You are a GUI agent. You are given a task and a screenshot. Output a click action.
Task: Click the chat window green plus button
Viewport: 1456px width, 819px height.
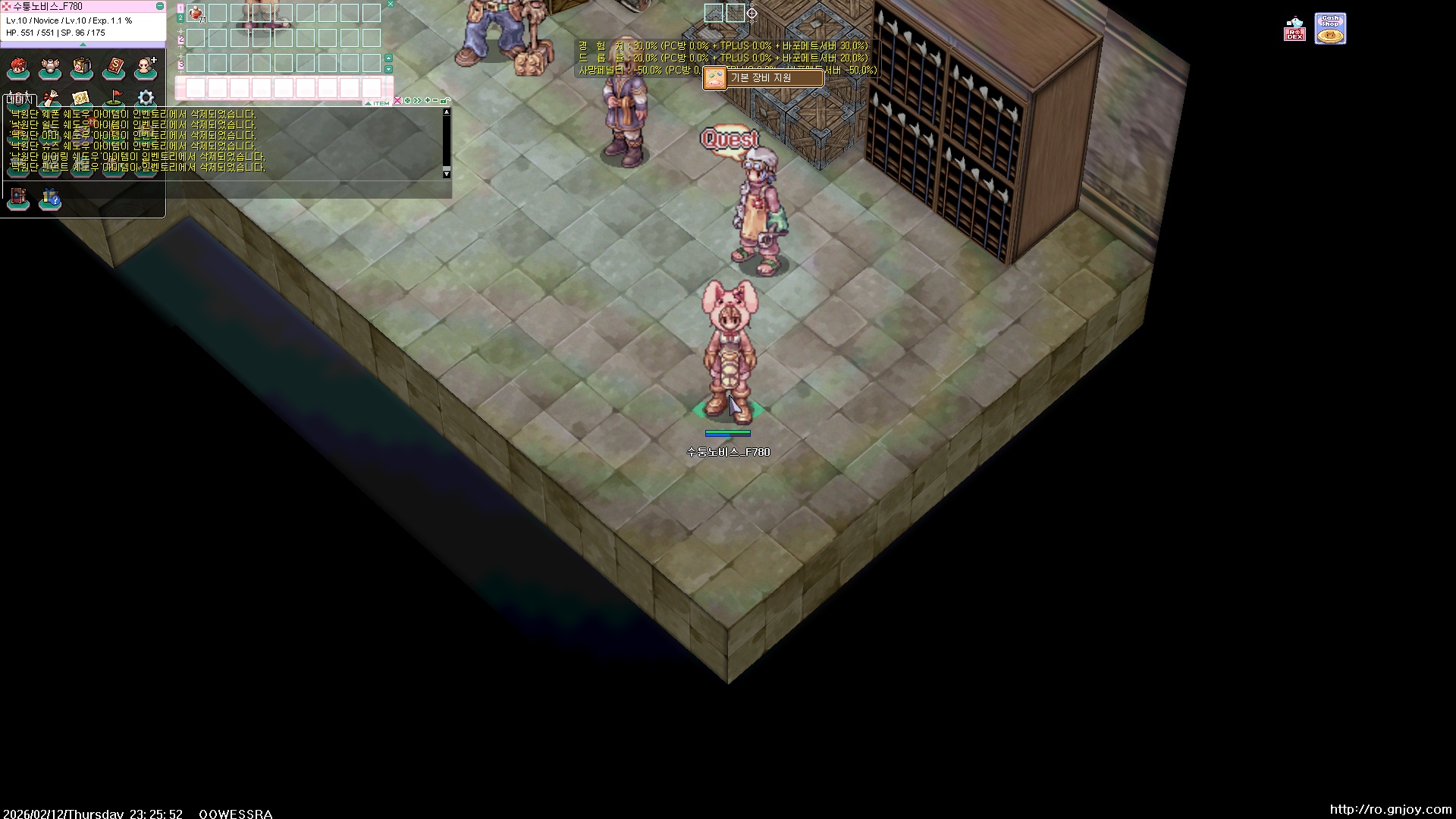click(428, 101)
